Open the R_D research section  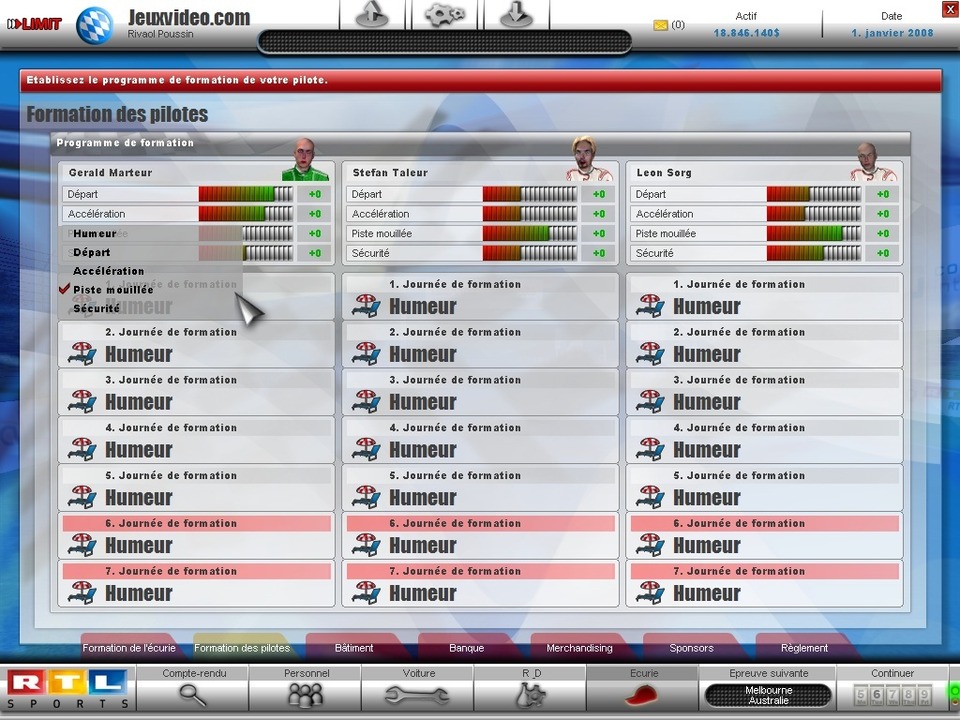click(x=531, y=687)
